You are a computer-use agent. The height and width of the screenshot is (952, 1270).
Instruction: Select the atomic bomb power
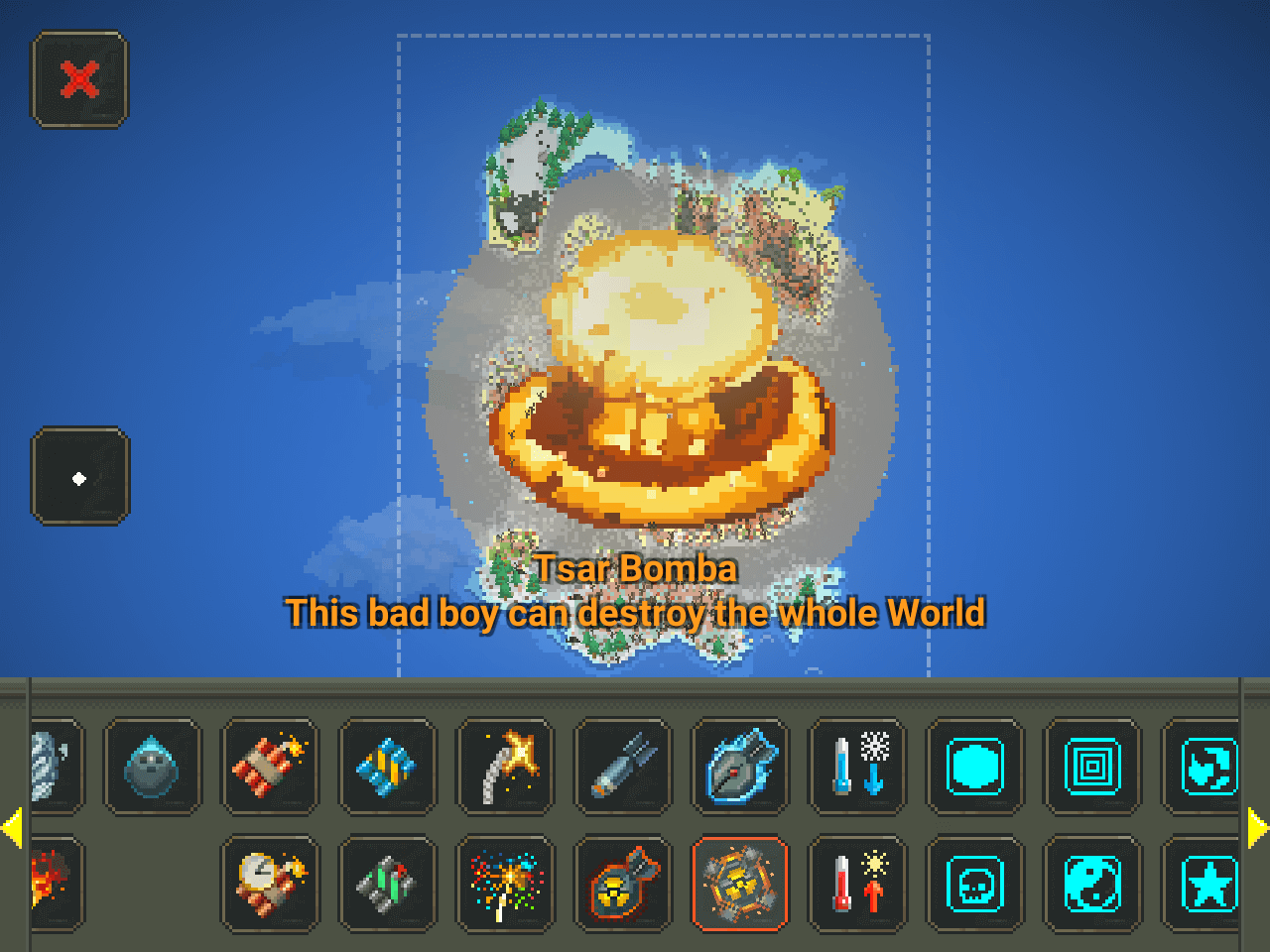click(623, 884)
